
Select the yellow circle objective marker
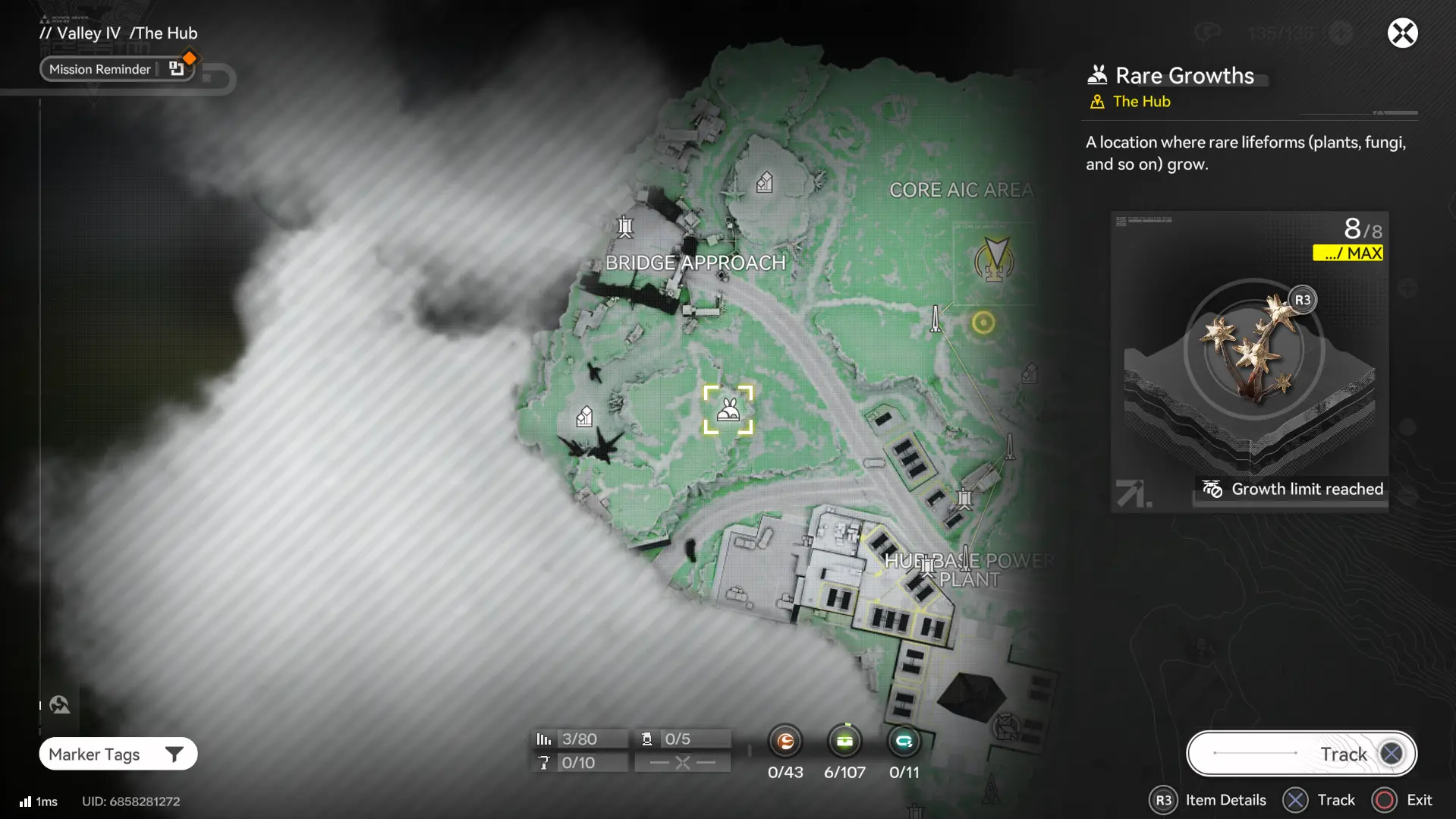coord(983,323)
